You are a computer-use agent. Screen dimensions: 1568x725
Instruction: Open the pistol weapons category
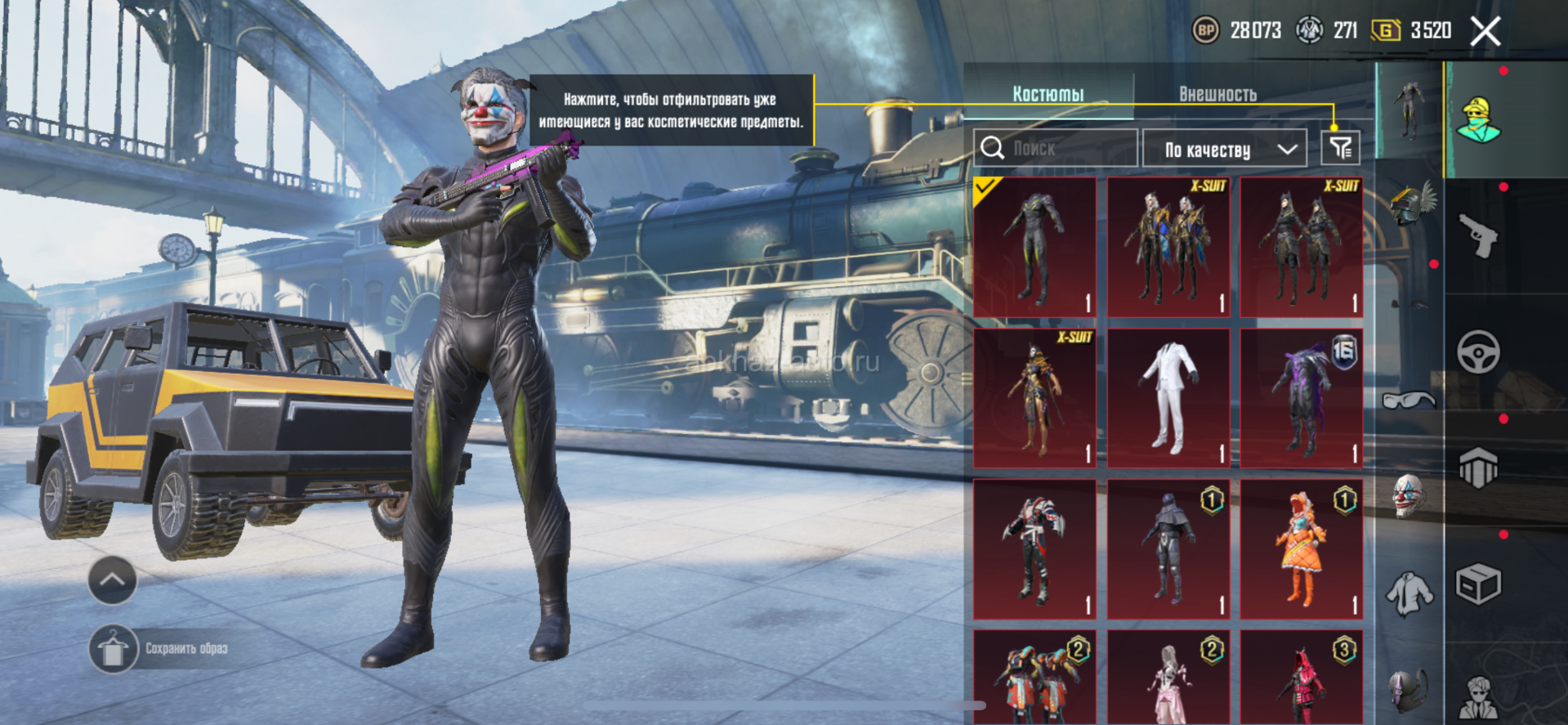click(x=1478, y=235)
